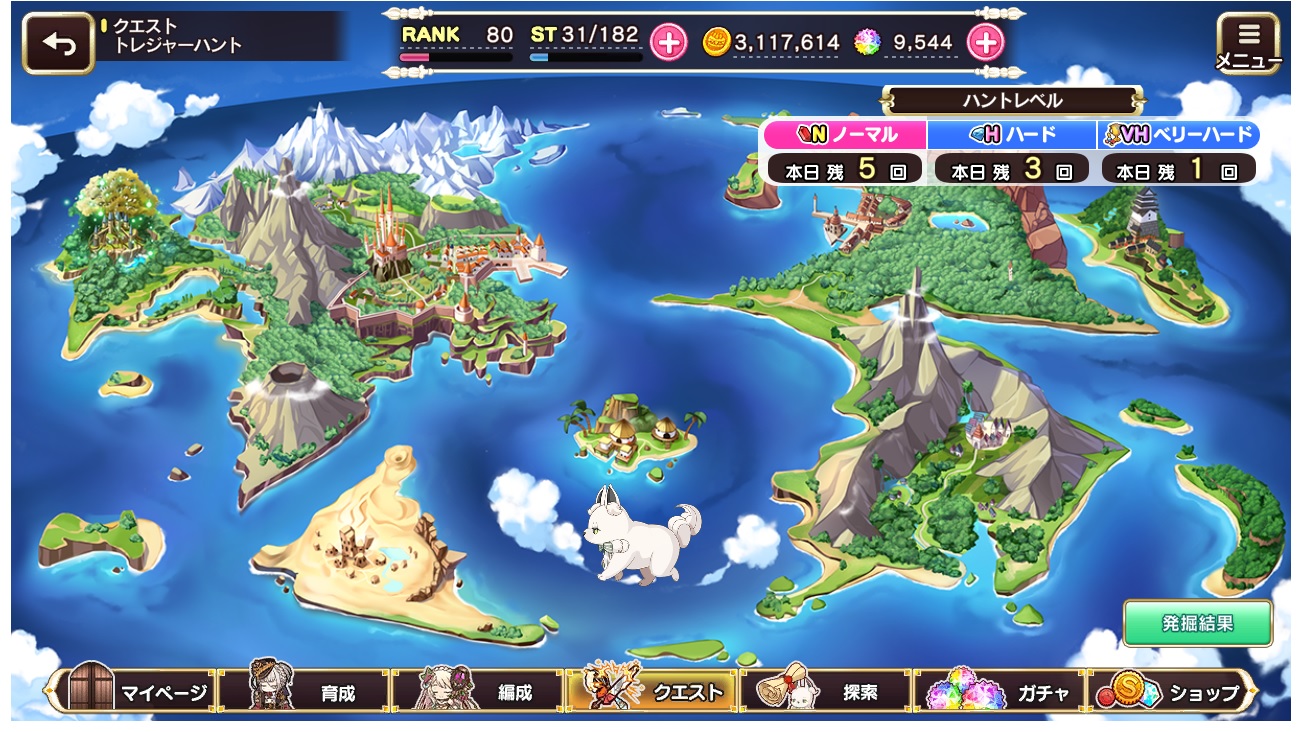Open the 探索 exploration menu
Screen dimensions: 1301x732
825,692
